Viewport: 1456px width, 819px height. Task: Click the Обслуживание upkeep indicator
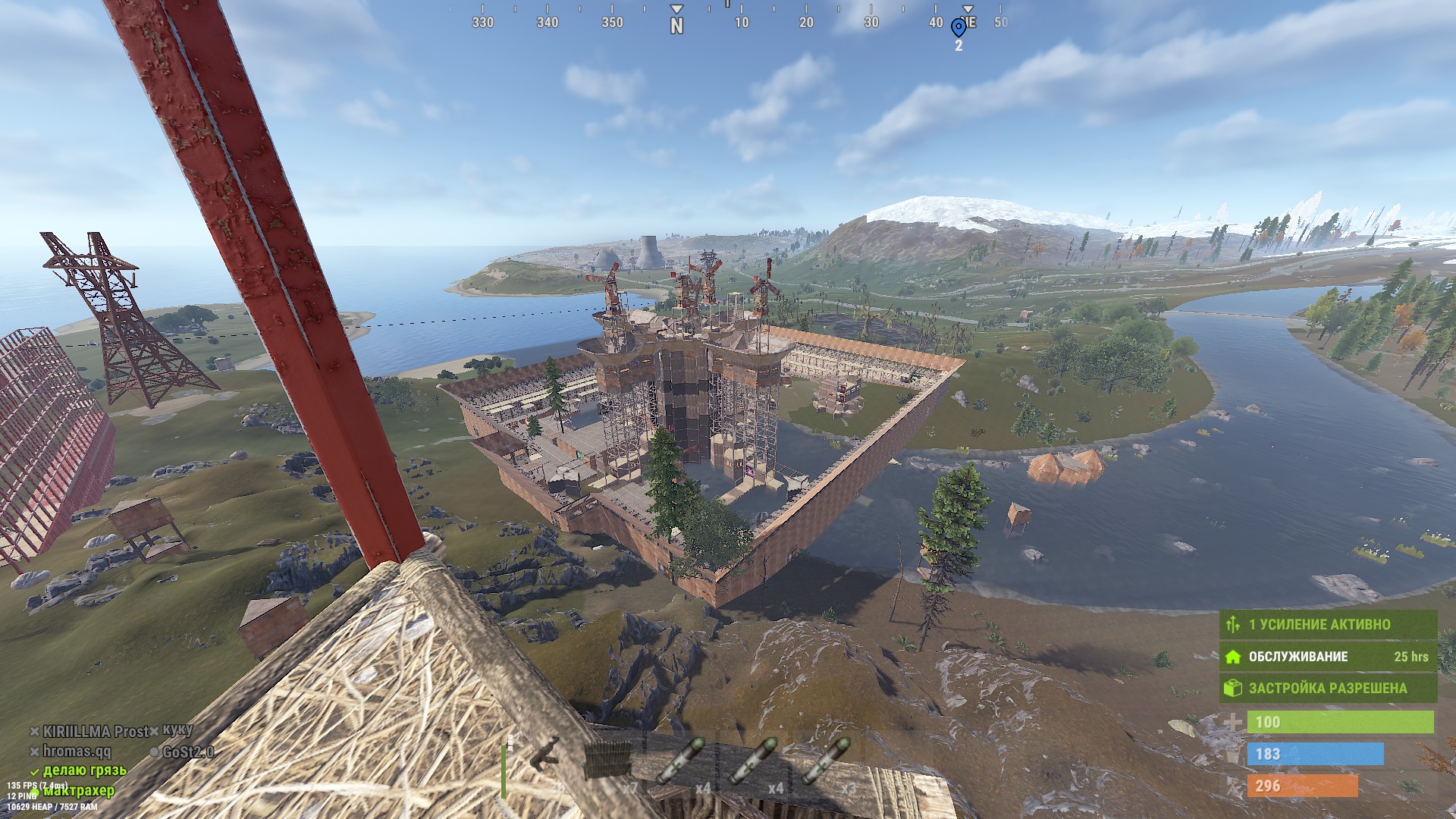(x=1328, y=657)
